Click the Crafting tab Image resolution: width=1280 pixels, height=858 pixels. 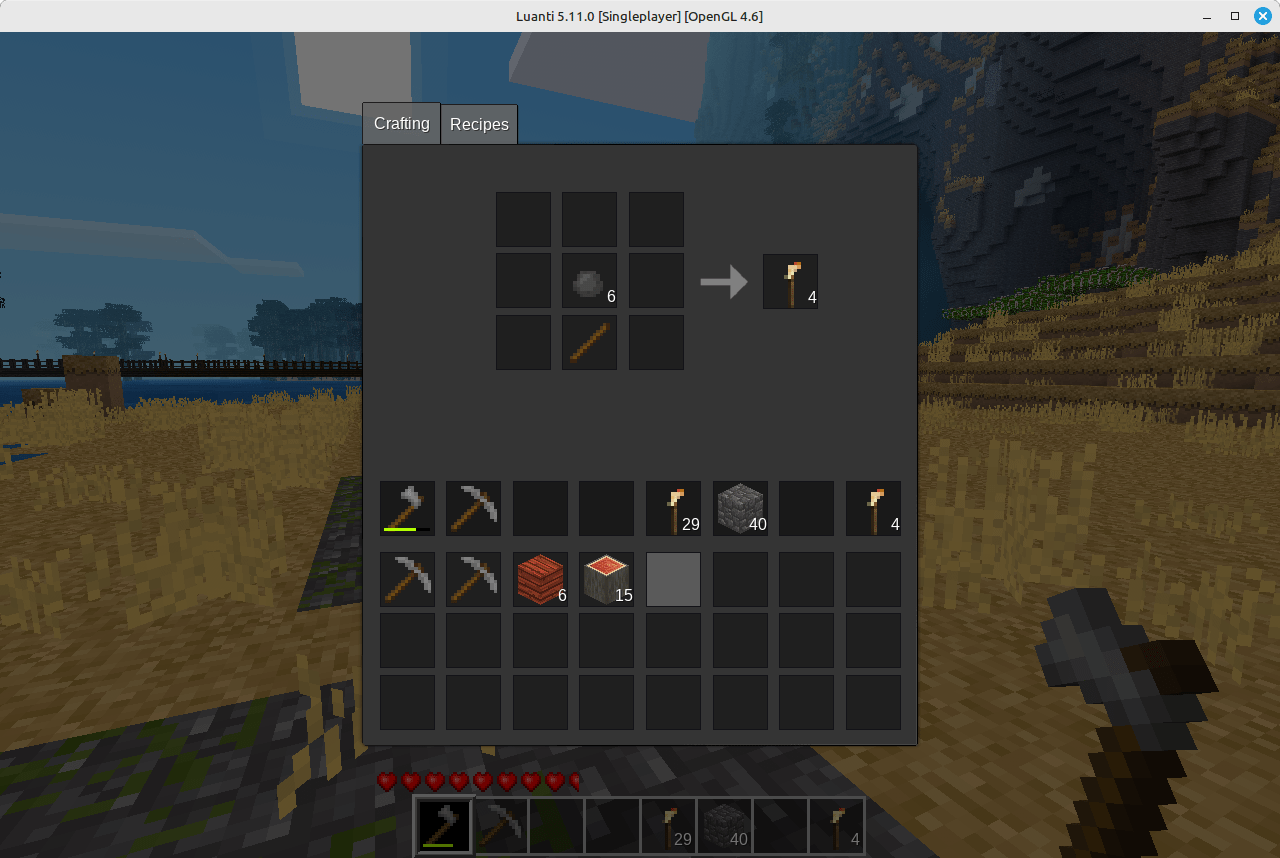(400, 123)
